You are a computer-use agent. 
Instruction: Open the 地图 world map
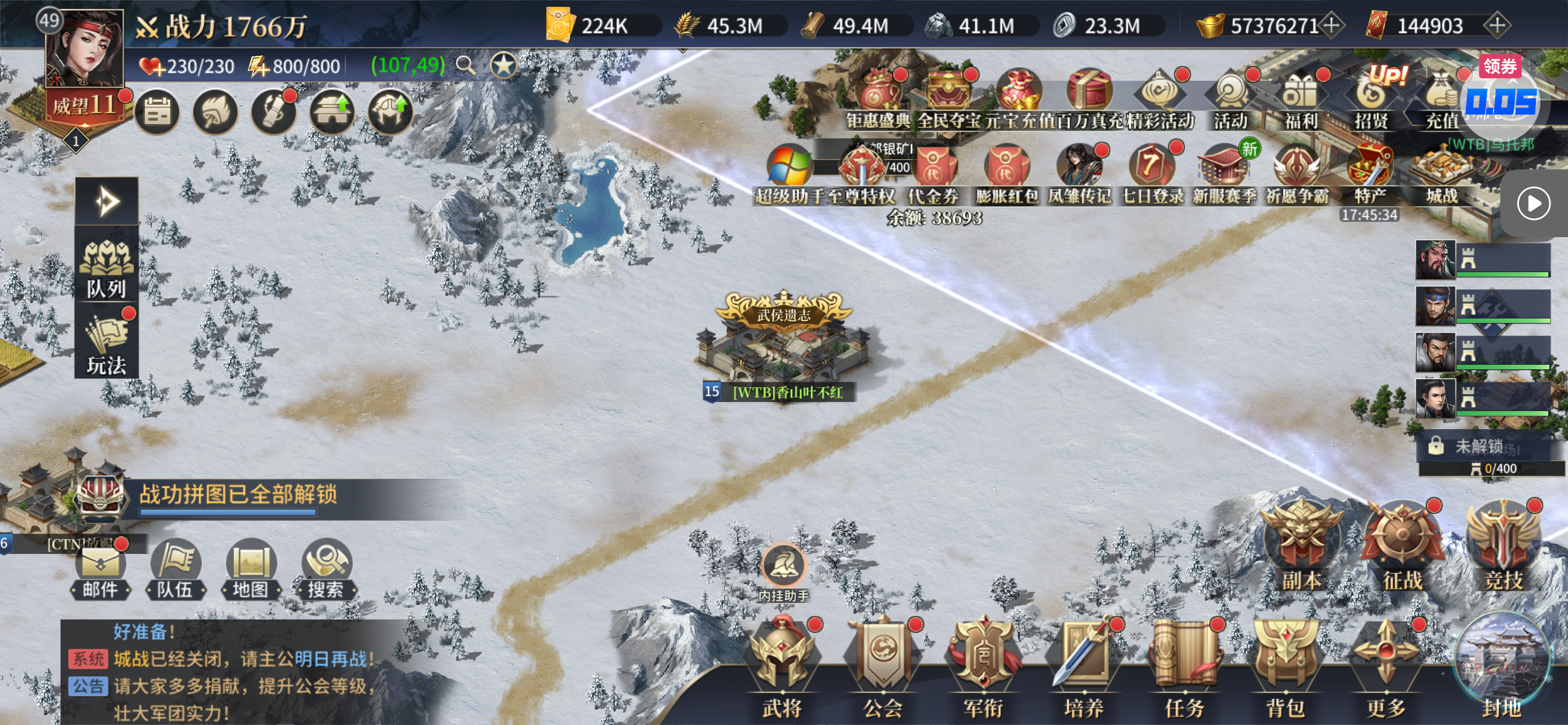pos(250,569)
